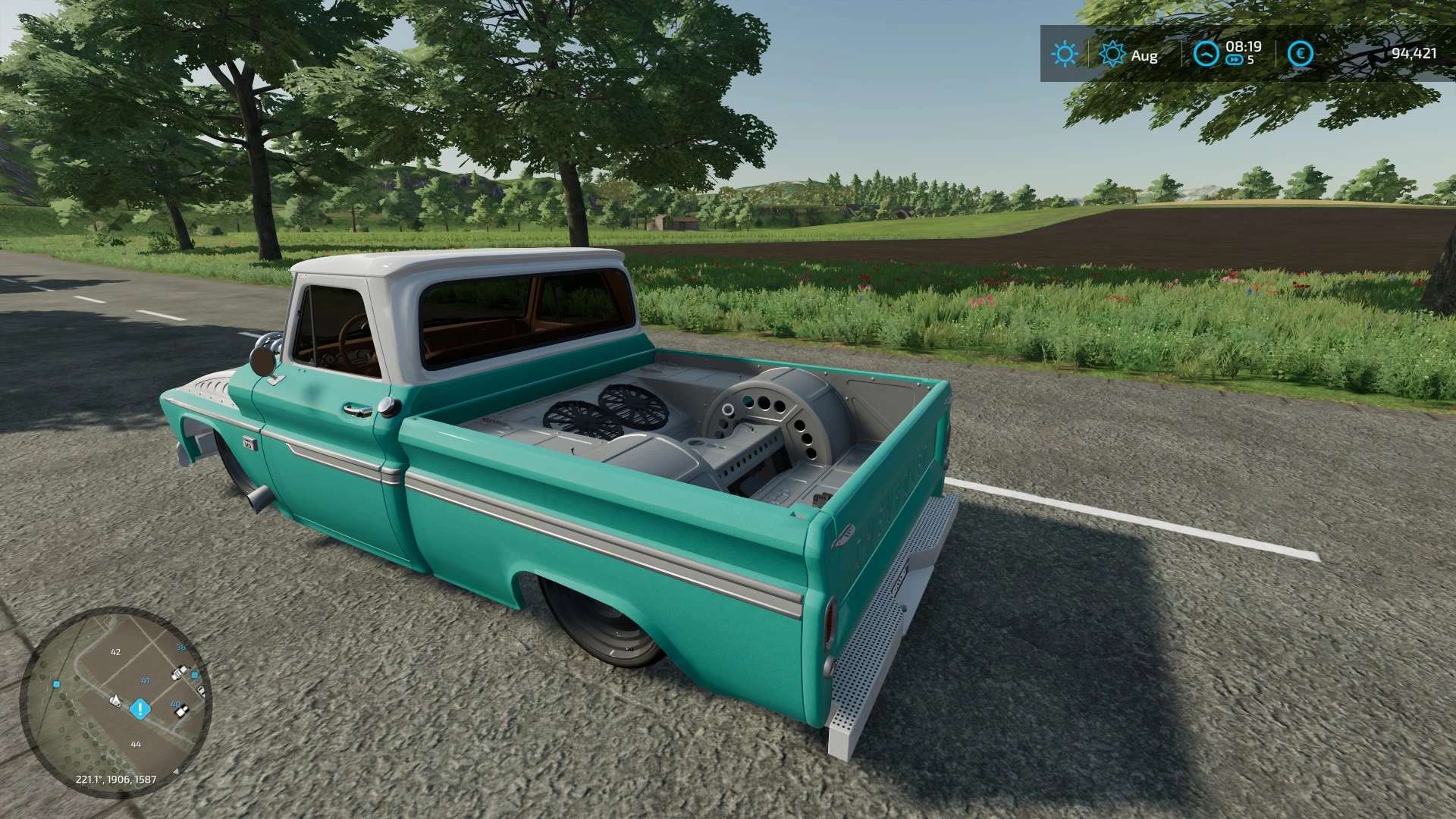Open the circular minimap

pos(115,701)
